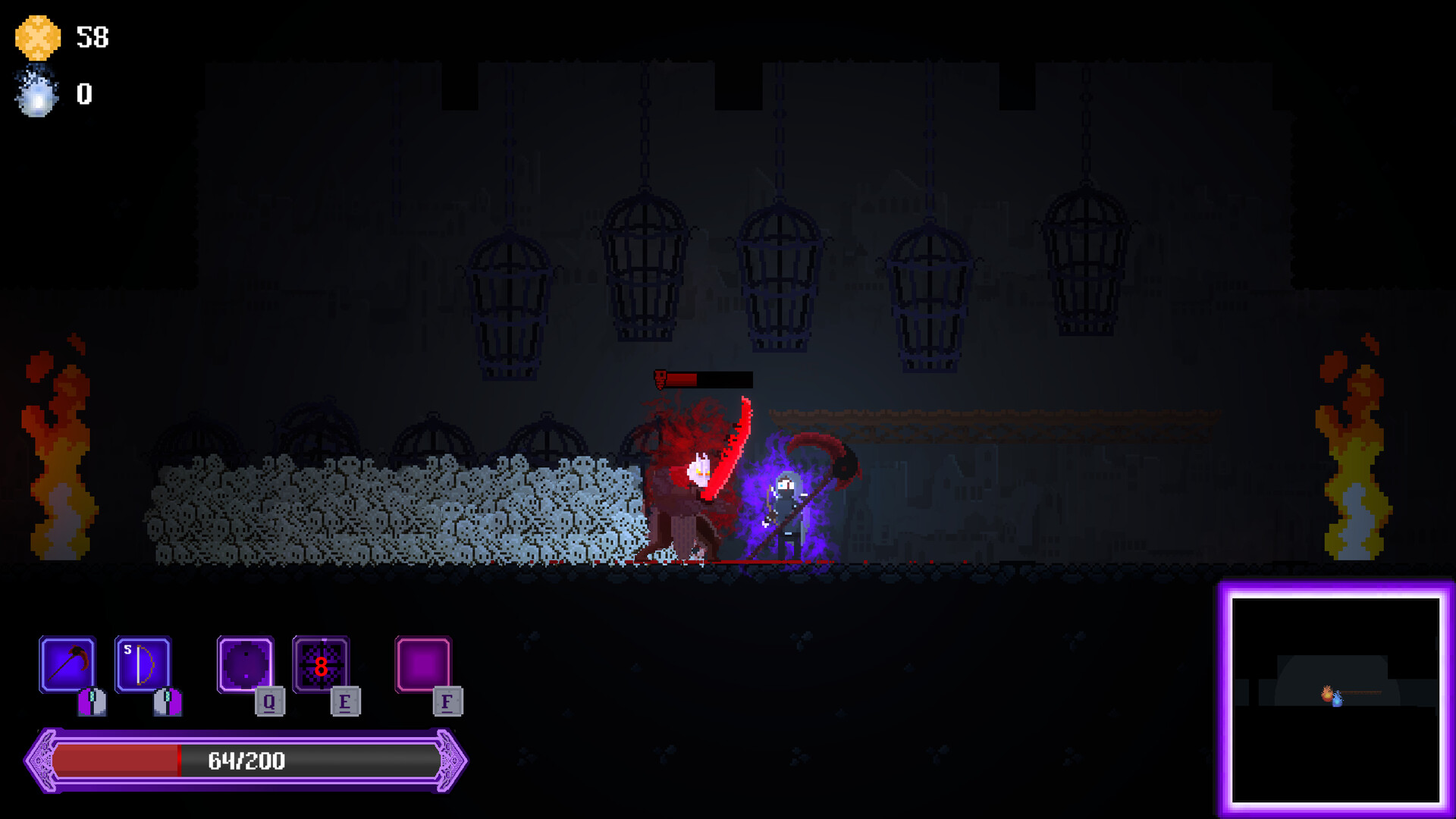Image resolution: width=1456 pixels, height=819 pixels.
Task: Click the E keybind label
Action: (347, 701)
